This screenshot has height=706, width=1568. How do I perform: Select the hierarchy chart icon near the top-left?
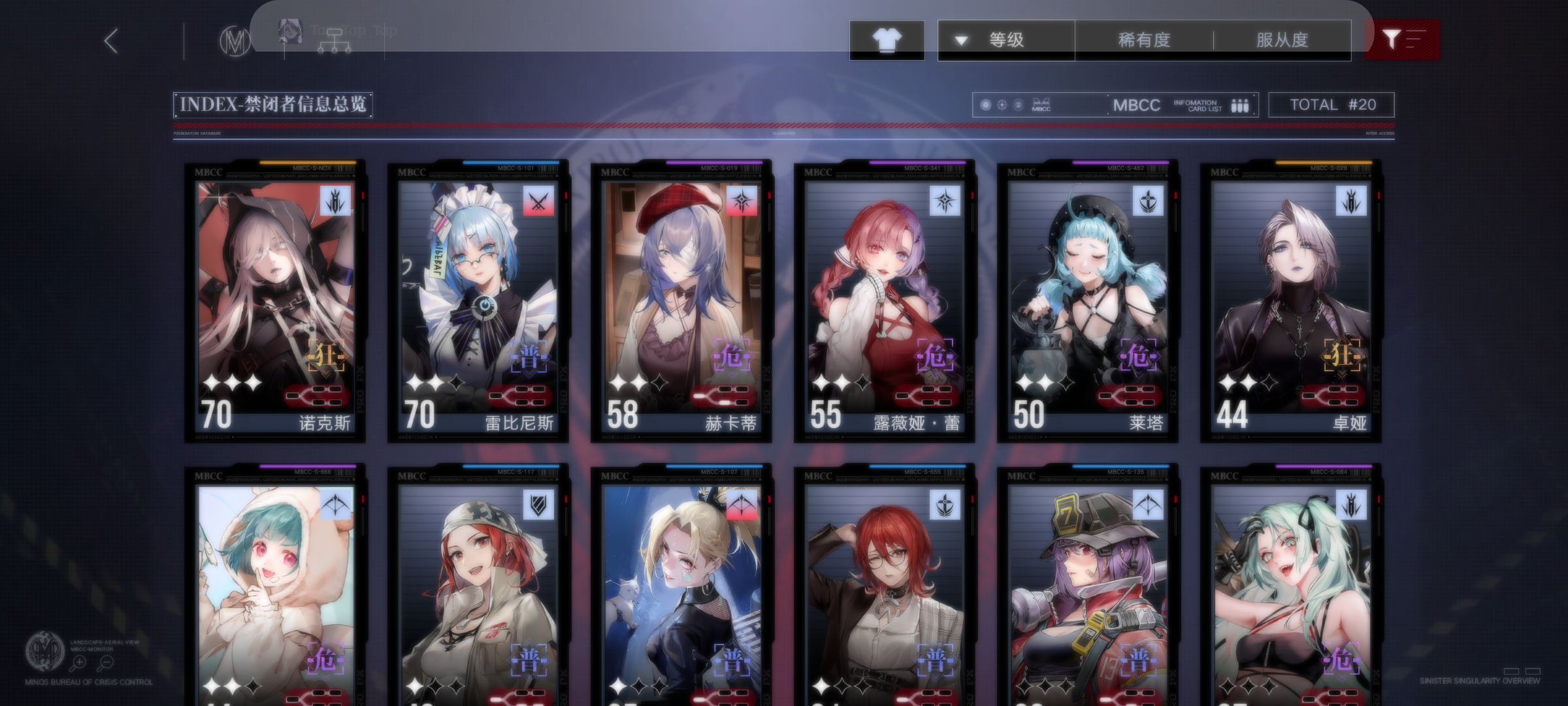tap(335, 41)
